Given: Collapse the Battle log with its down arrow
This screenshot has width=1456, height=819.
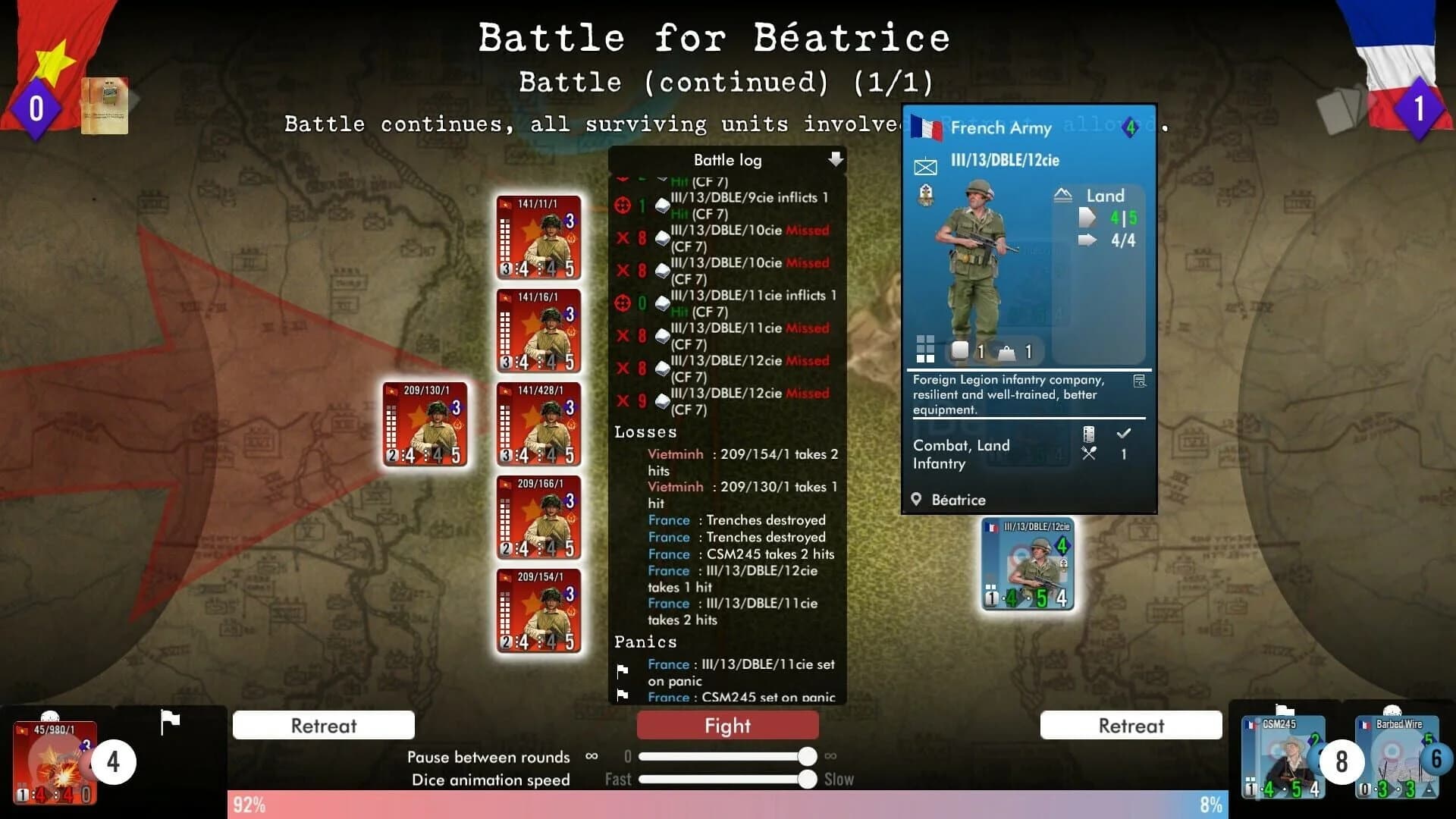Looking at the screenshot, I should point(836,160).
